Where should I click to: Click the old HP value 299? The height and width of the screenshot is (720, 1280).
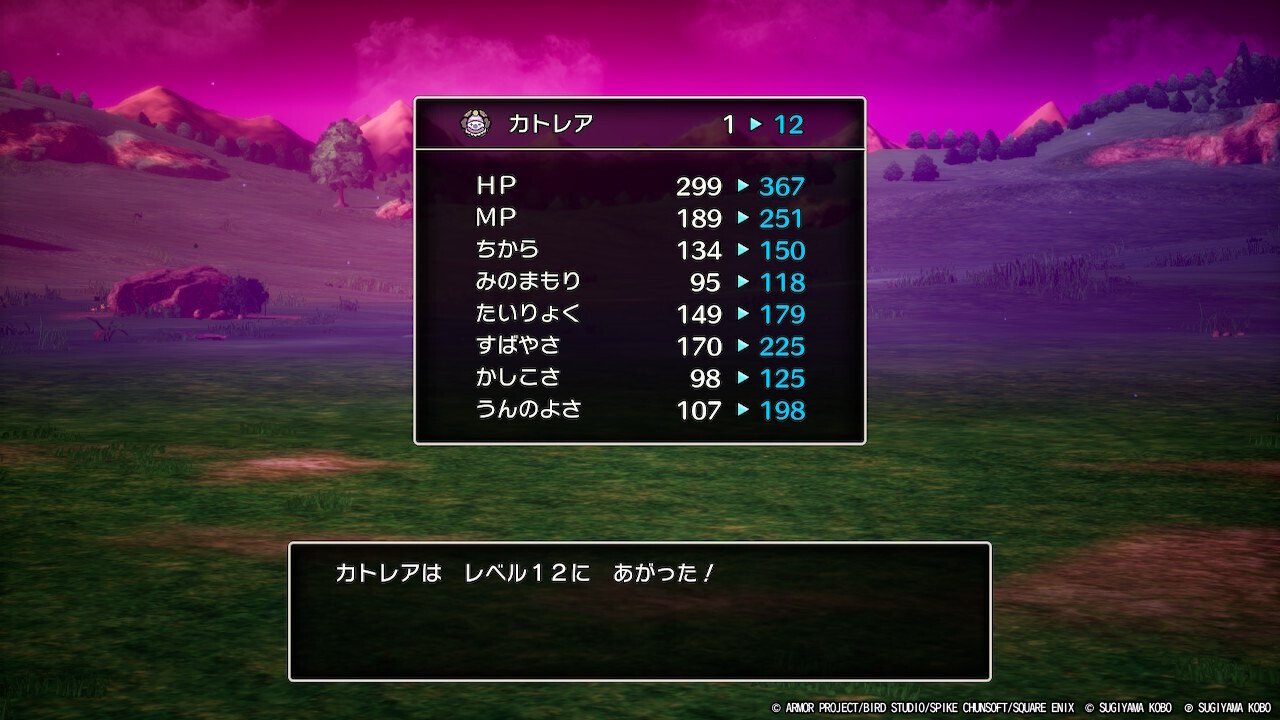pos(700,186)
